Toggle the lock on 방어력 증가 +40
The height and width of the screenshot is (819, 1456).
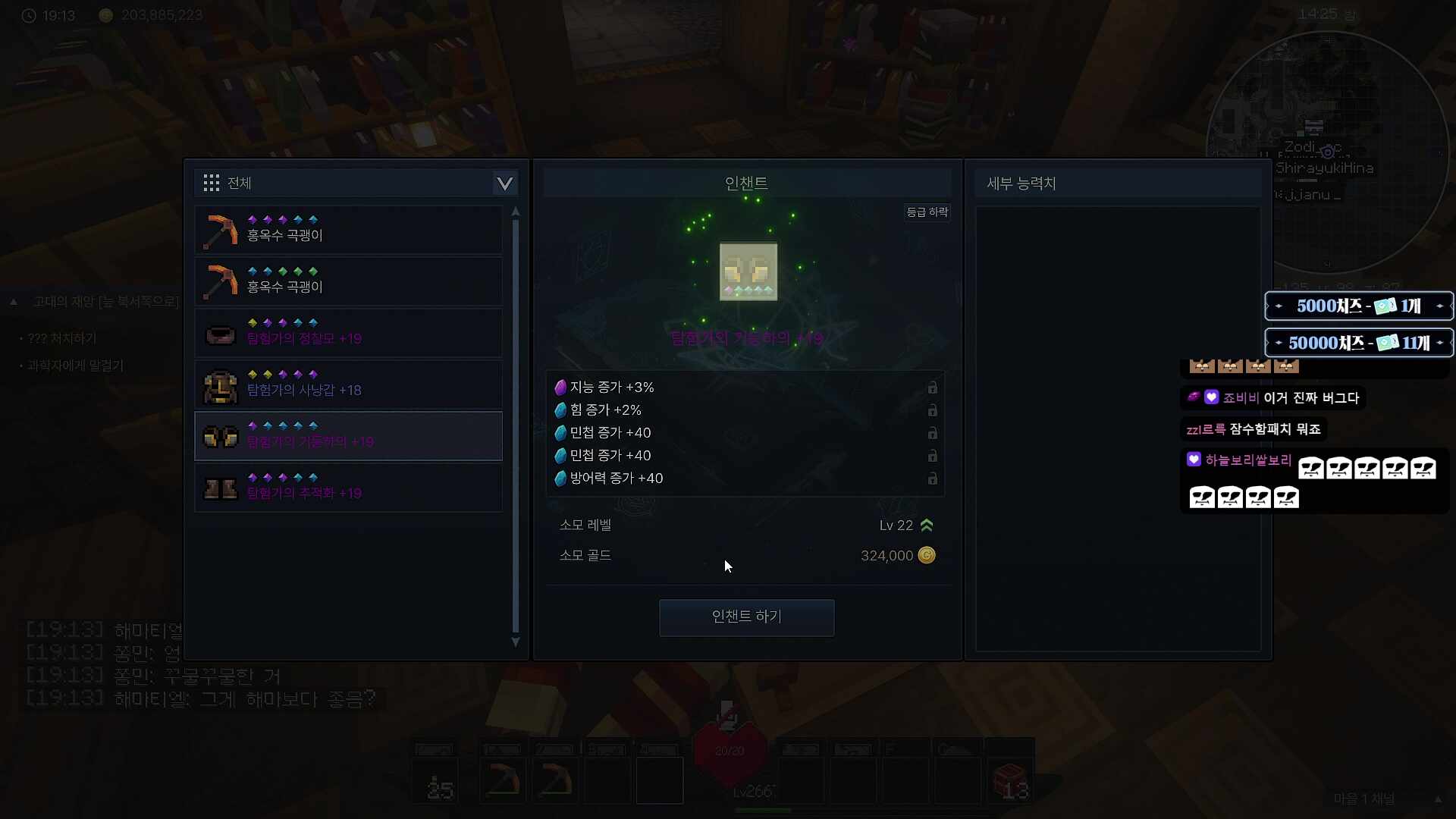click(x=932, y=479)
